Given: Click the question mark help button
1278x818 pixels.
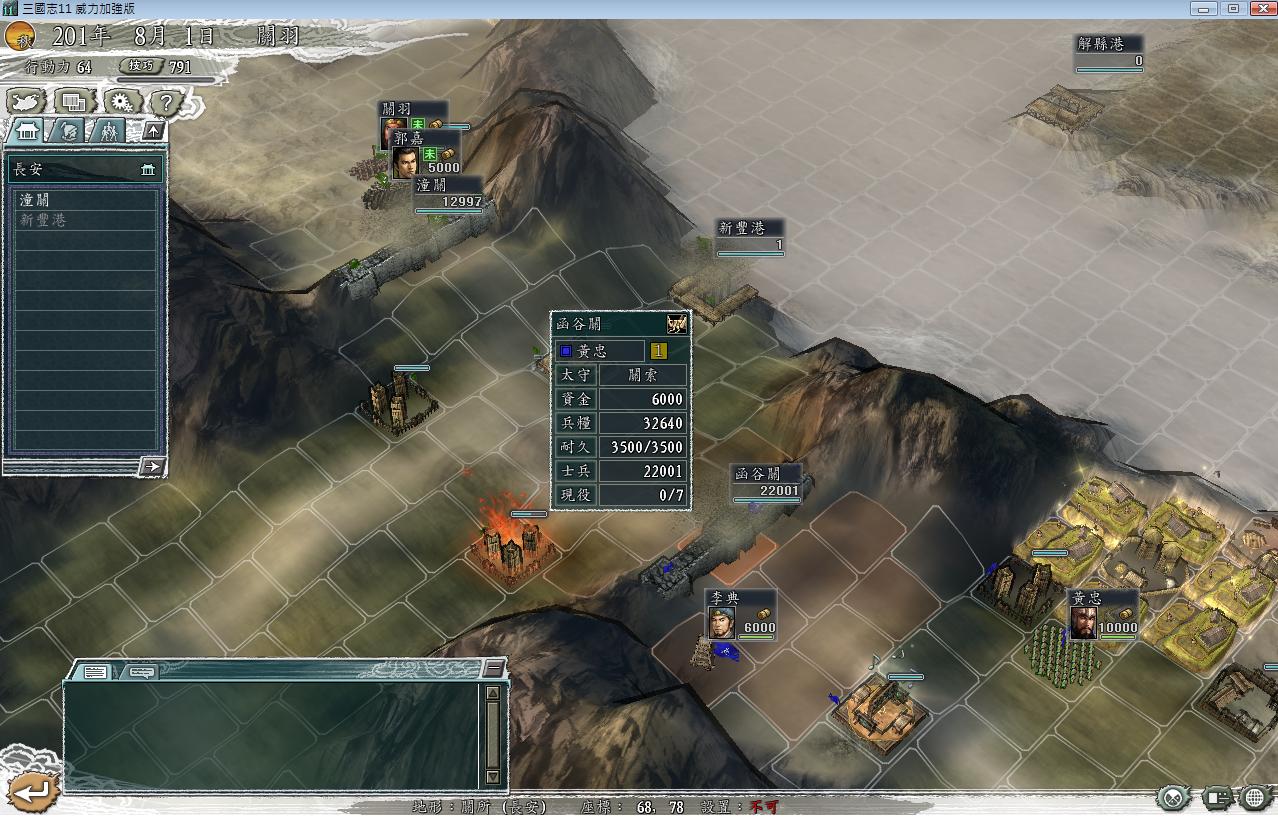Looking at the screenshot, I should click(167, 101).
